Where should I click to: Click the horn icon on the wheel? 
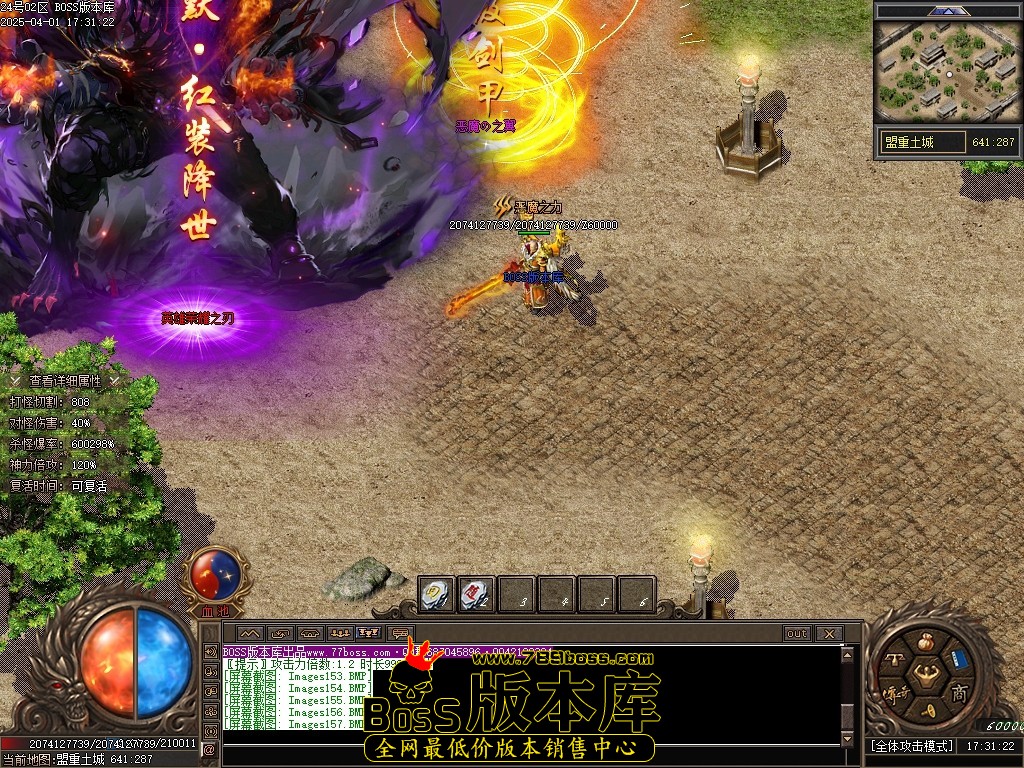point(926,711)
